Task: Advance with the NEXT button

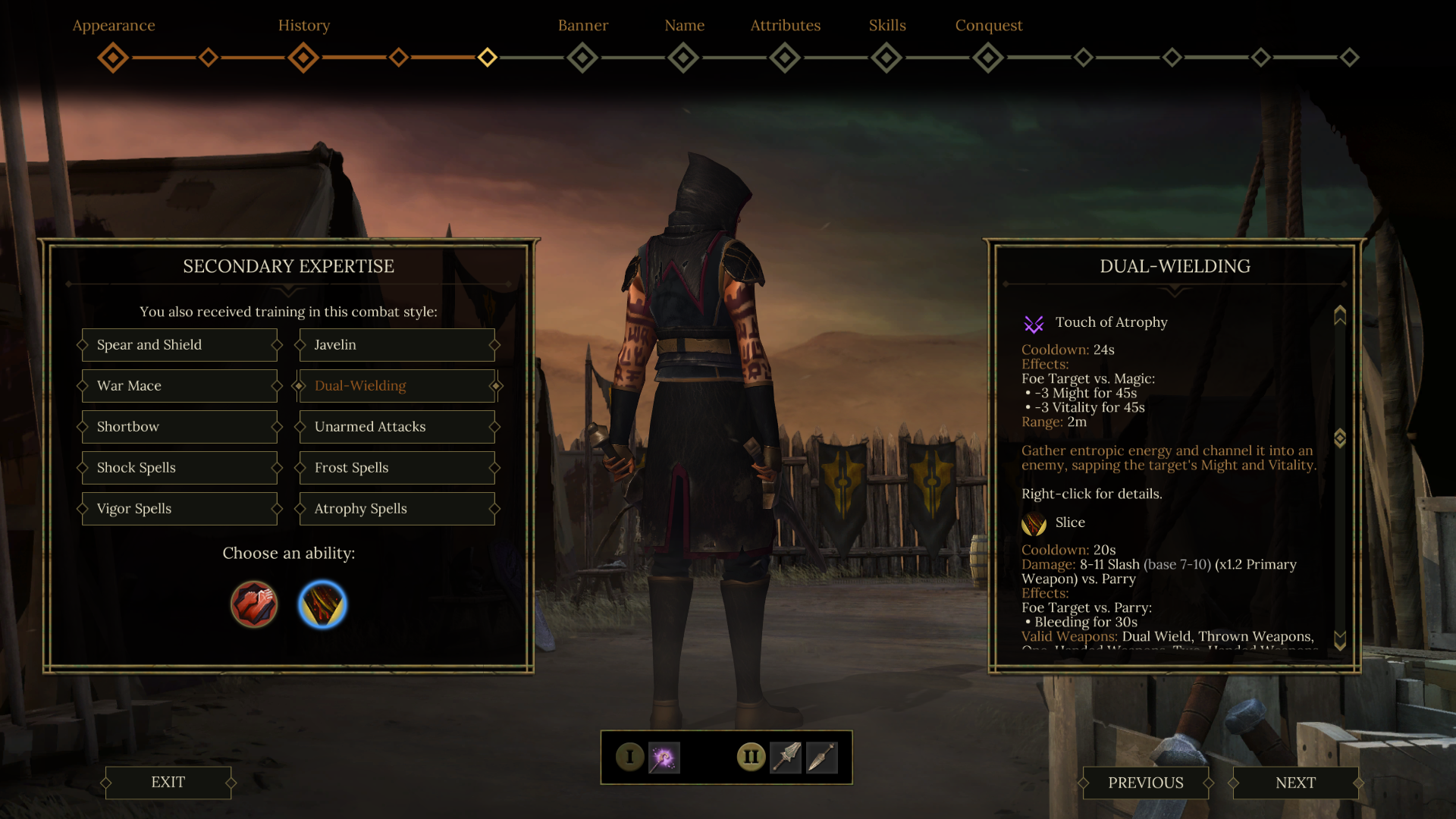Action: click(1295, 783)
